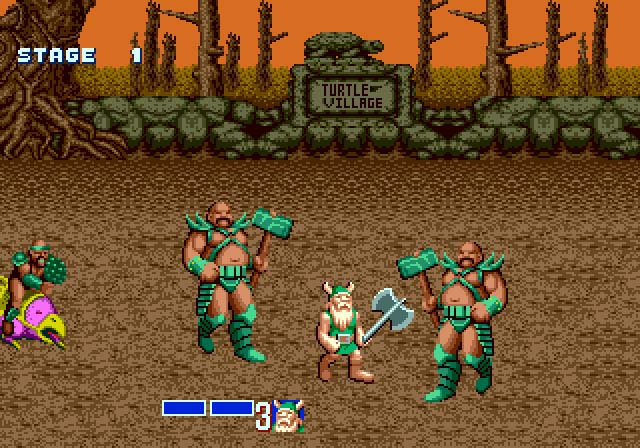
Task: Click the dwarf character portrait icon
Action: pyautogui.click(x=288, y=415)
